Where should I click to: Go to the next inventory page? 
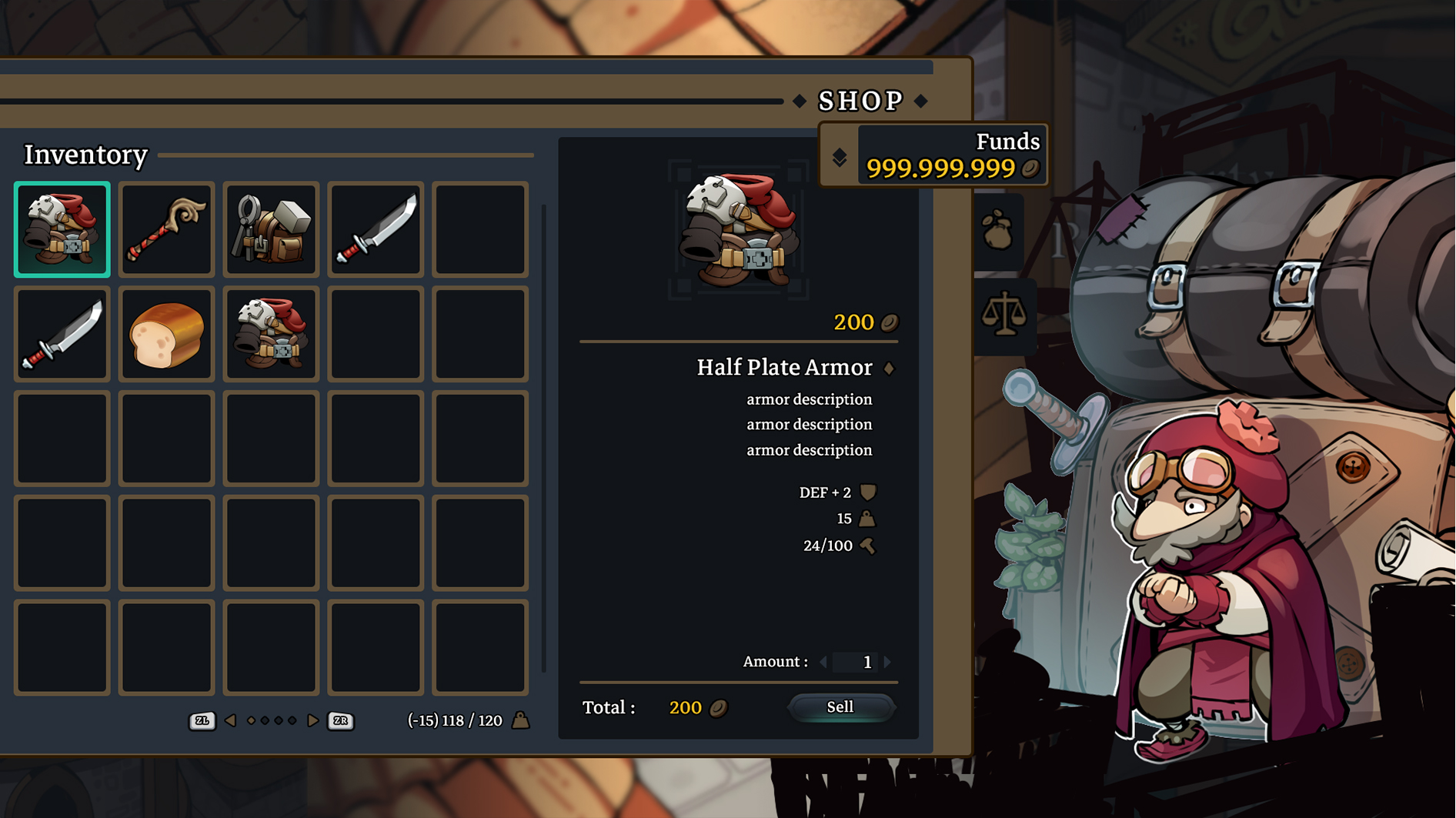pyautogui.click(x=312, y=721)
